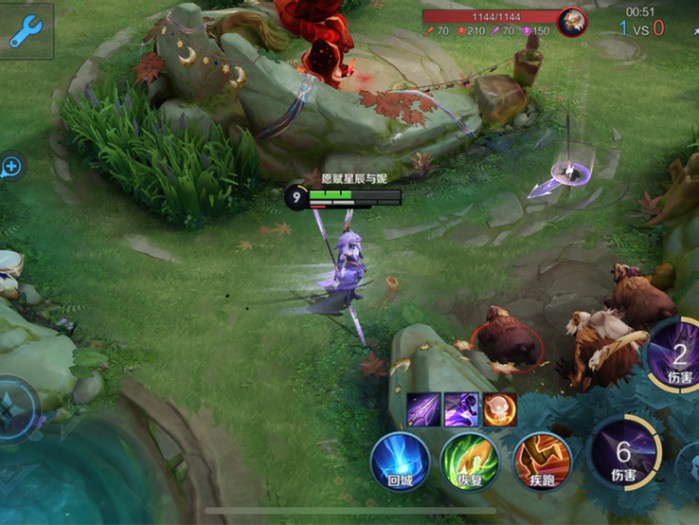The height and width of the screenshot is (525, 699).
Task: Activate the 疾跑 sprint spell
Action: (x=542, y=461)
